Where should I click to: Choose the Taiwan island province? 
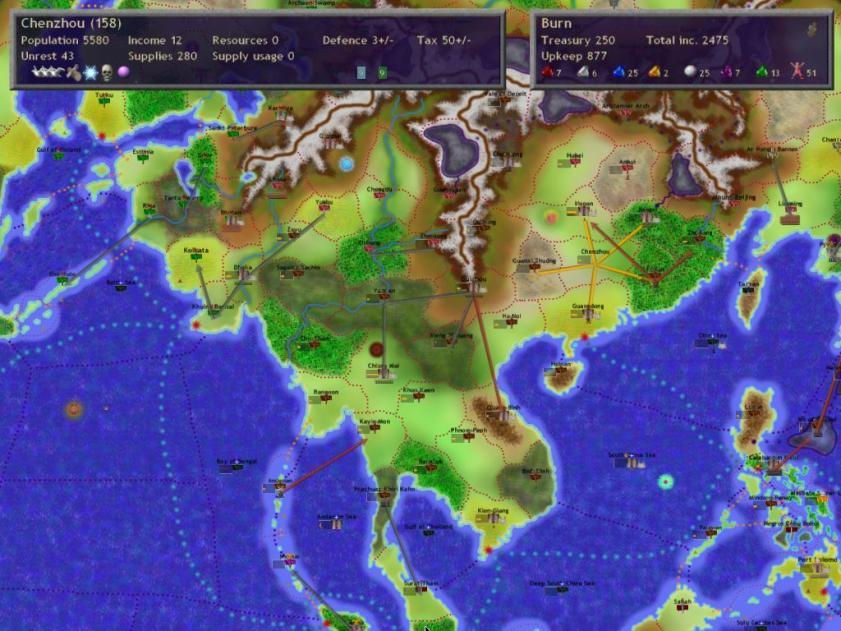[747, 288]
